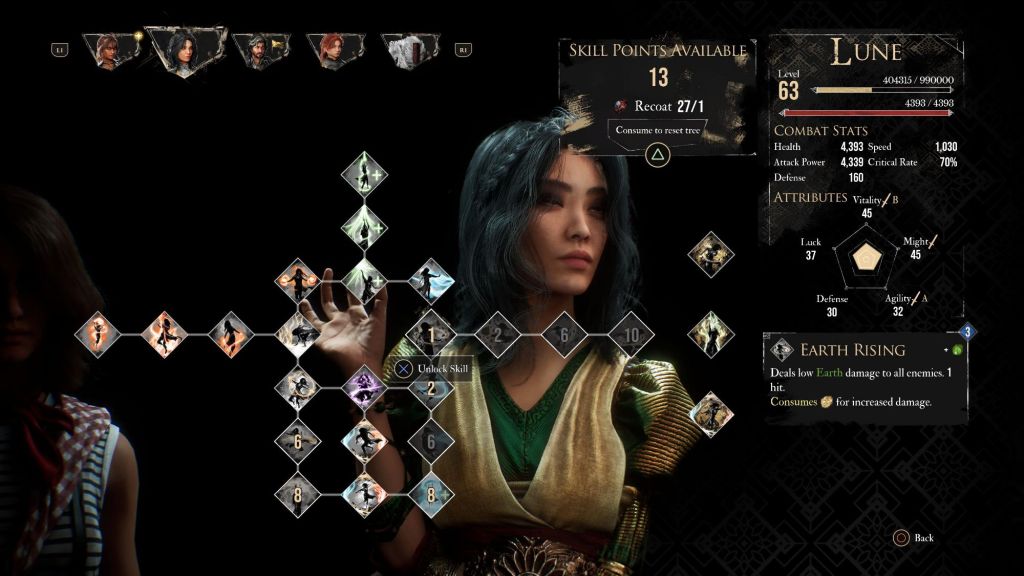Choose the locked cost-8 node with plus sign

tap(431, 493)
